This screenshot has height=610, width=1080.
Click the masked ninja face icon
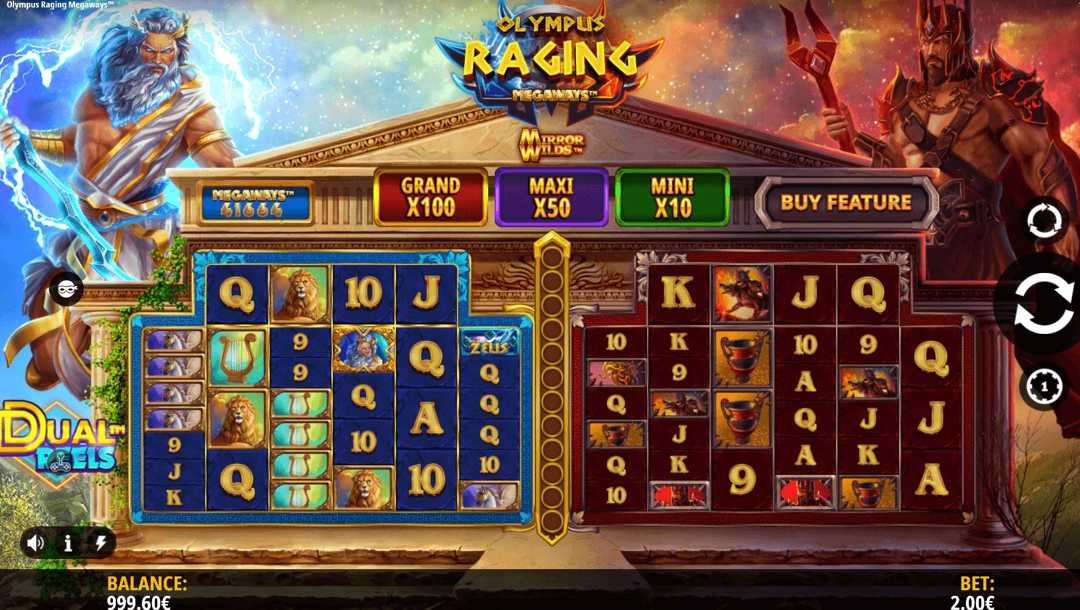(66, 288)
